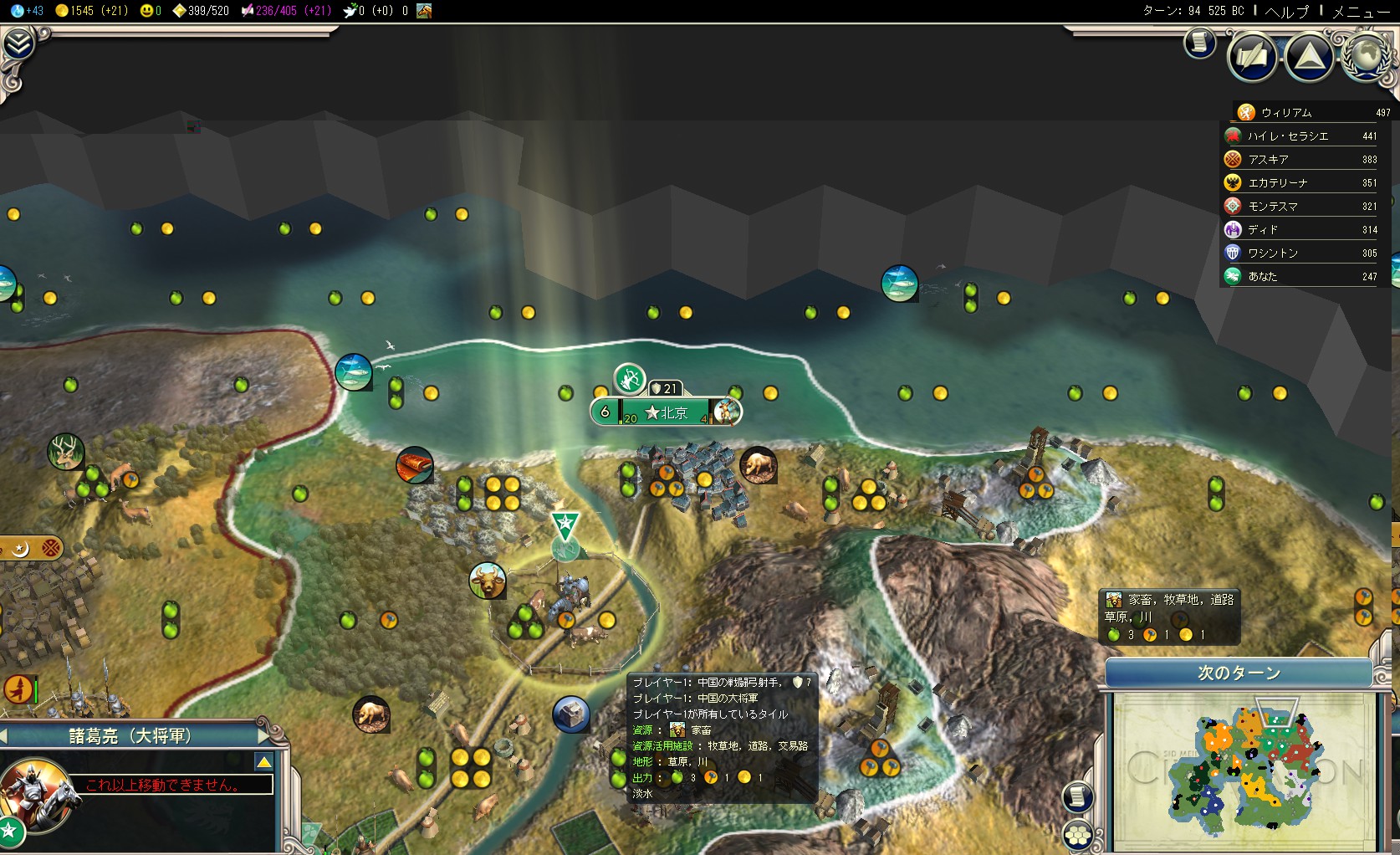Select the 北京 city banner
The width and height of the screenshot is (1400, 855).
666,412
